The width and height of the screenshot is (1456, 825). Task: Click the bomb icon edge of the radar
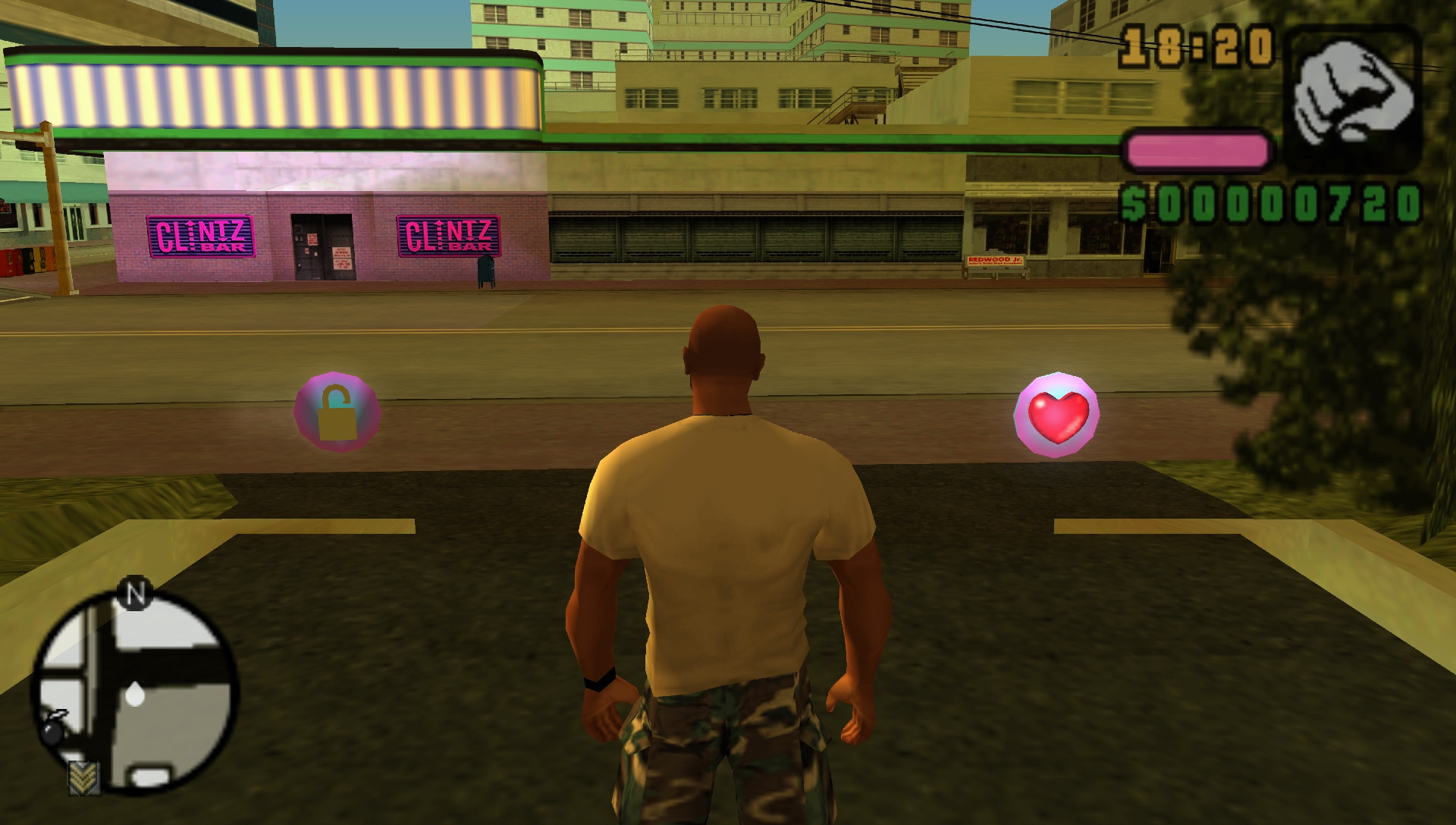52,732
